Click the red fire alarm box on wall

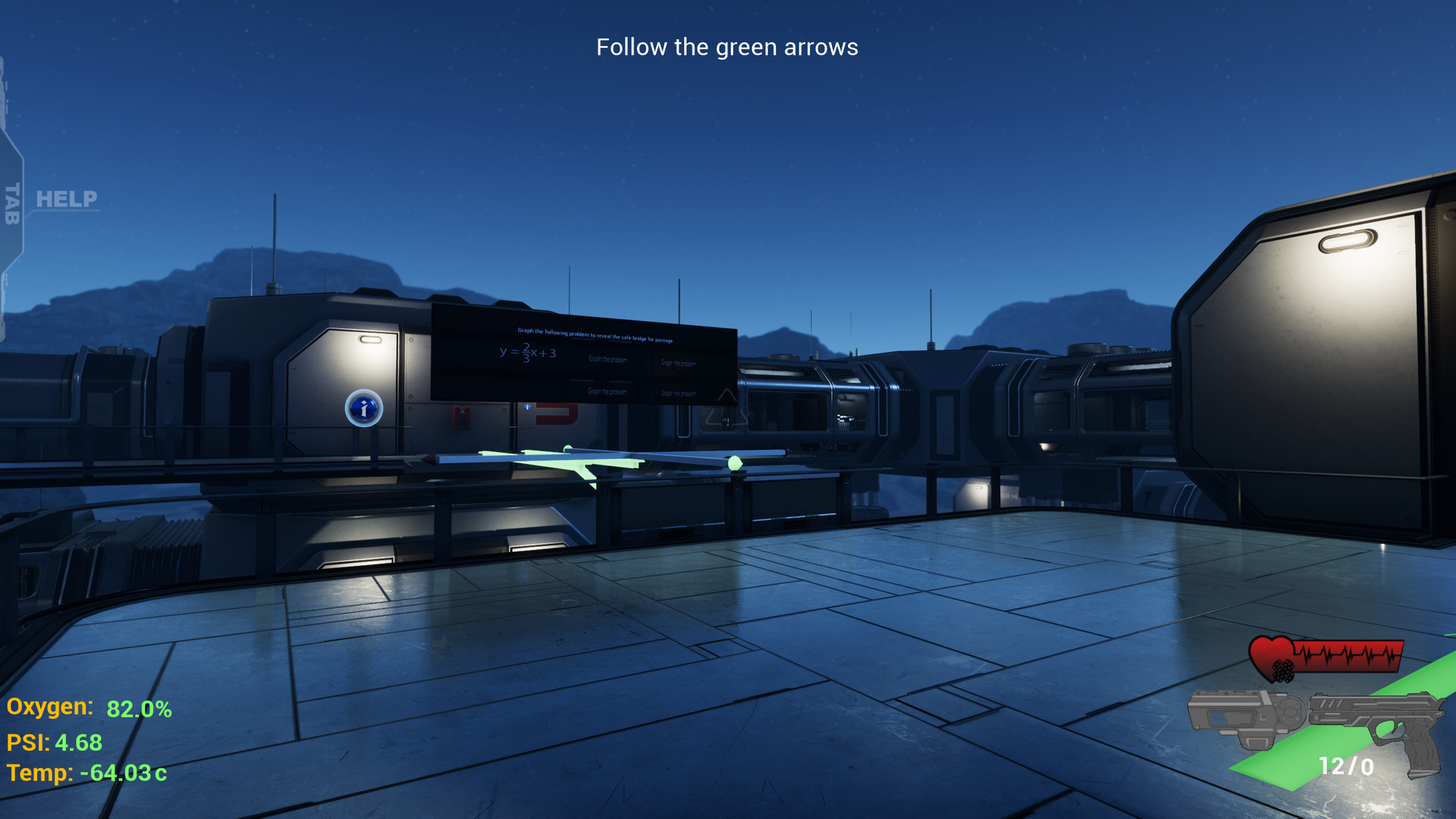(x=461, y=419)
